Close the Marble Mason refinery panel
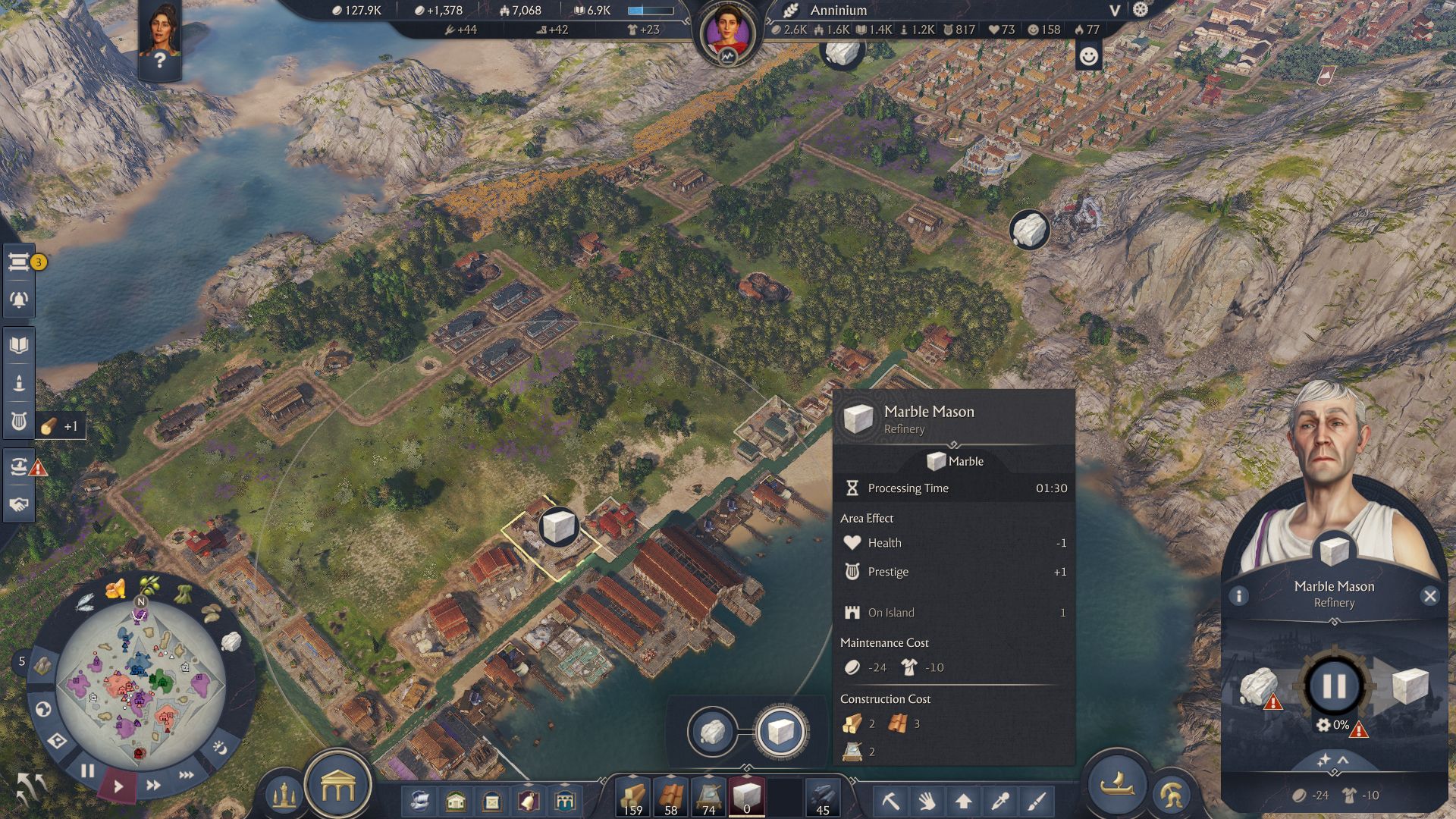This screenshot has height=819, width=1456. click(1430, 596)
